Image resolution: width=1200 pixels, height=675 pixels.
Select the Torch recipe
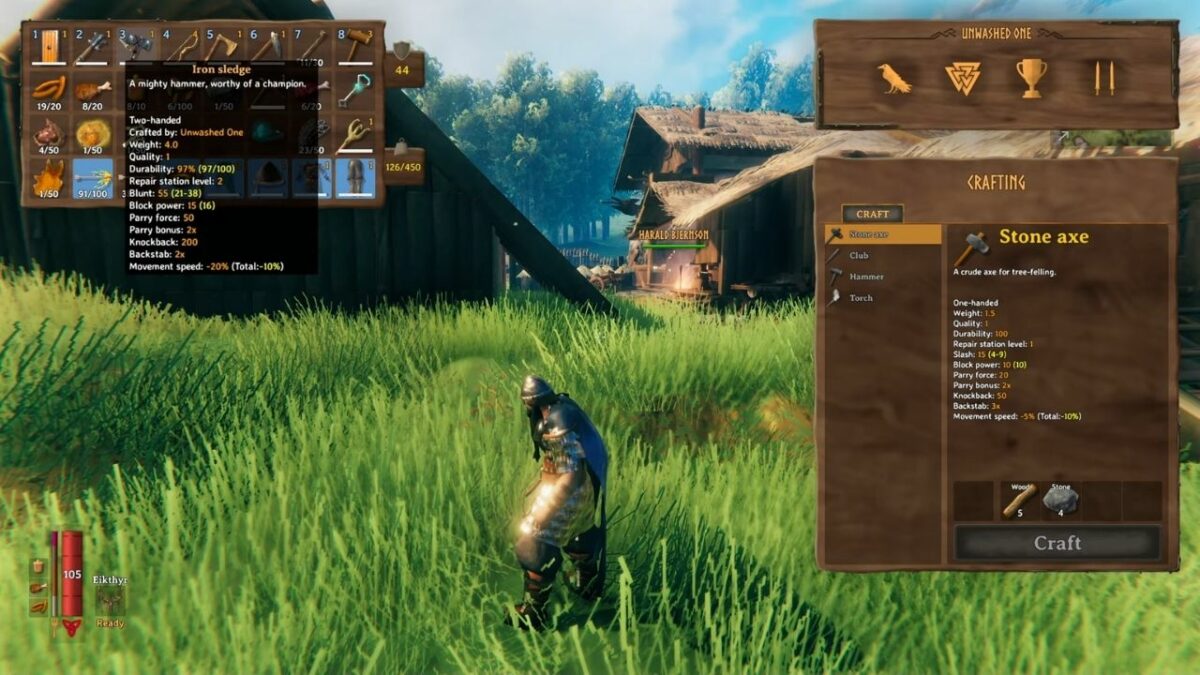(860, 298)
